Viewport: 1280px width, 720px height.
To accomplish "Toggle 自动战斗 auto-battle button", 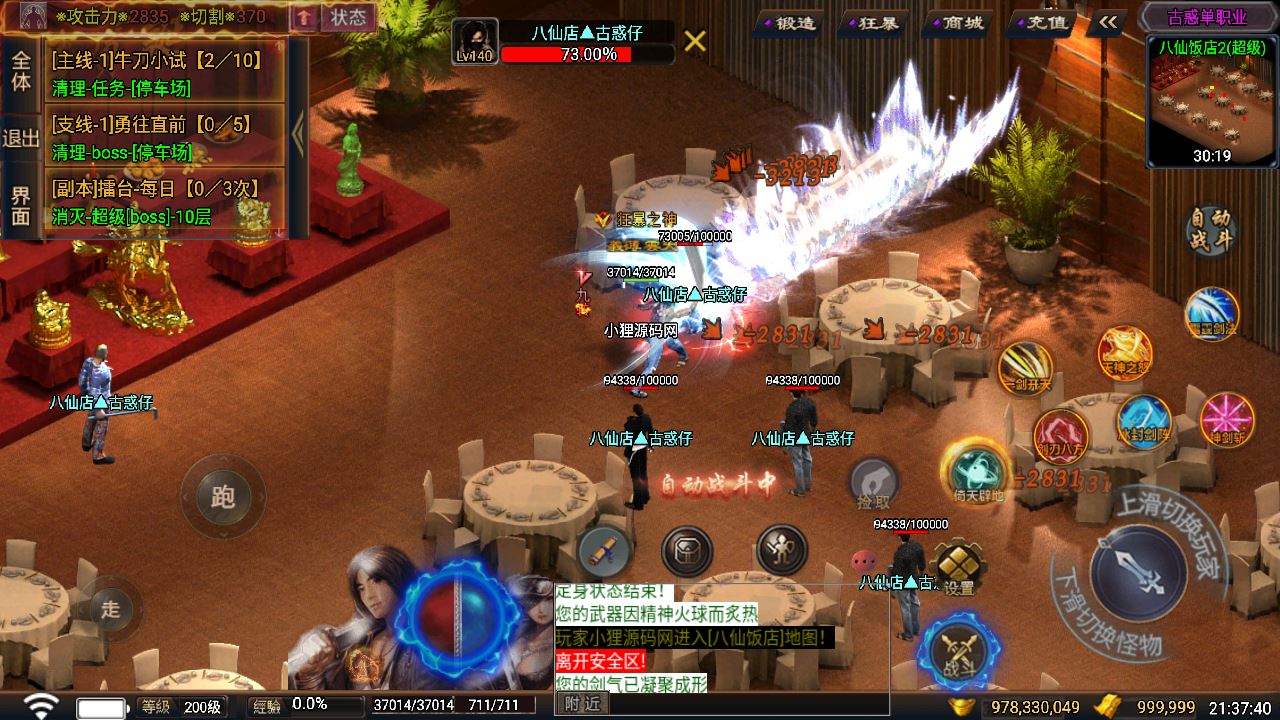I will tap(1211, 231).
